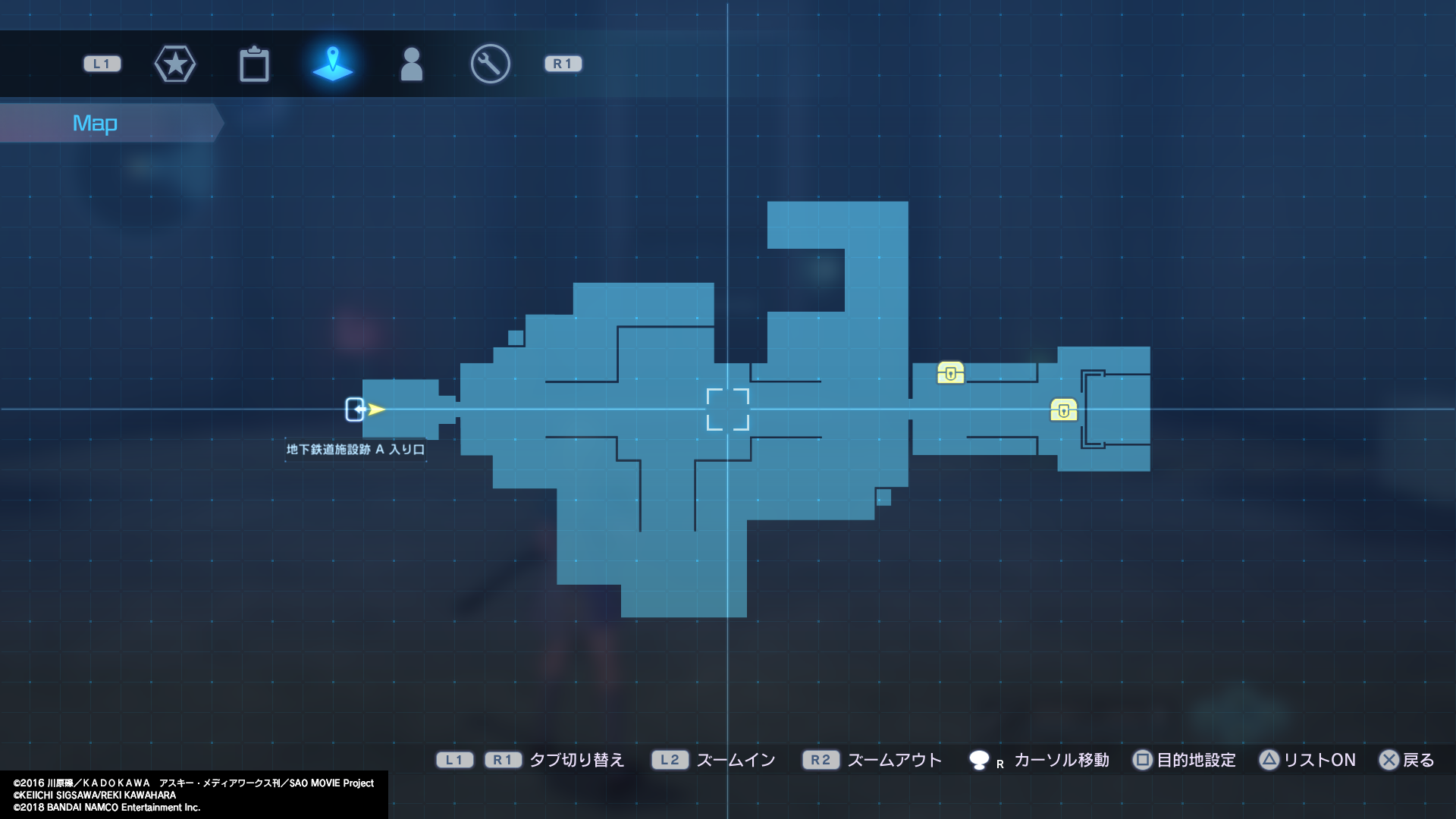
Task: Select the badge/emblem menu icon
Action: 175,64
